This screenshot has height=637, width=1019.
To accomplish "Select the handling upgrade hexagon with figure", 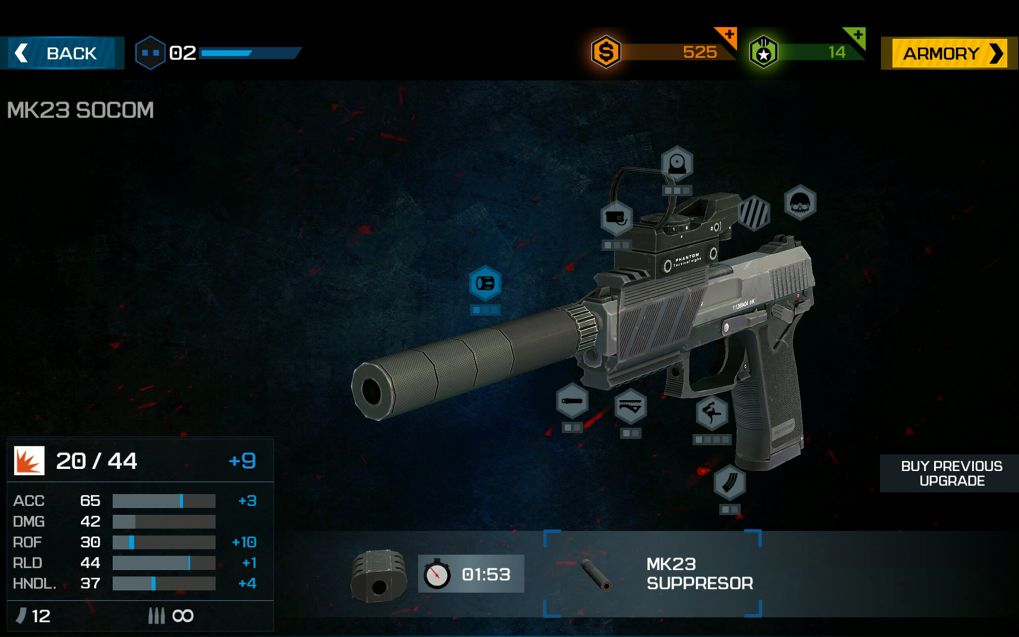I will pos(712,412).
